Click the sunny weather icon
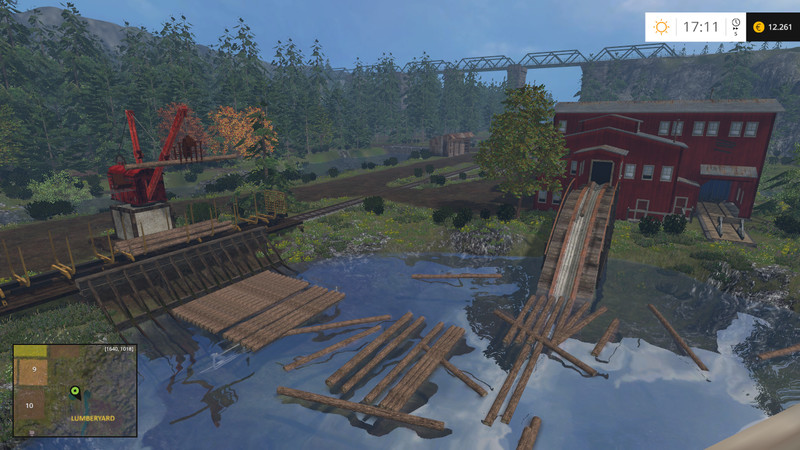Image resolution: width=800 pixels, height=450 pixels. pos(662,26)
